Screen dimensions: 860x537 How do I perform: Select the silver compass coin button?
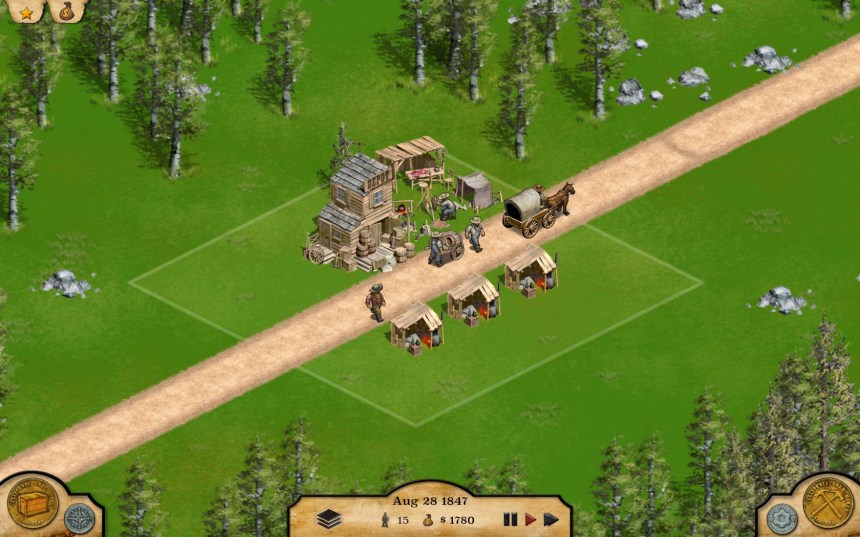78,518
